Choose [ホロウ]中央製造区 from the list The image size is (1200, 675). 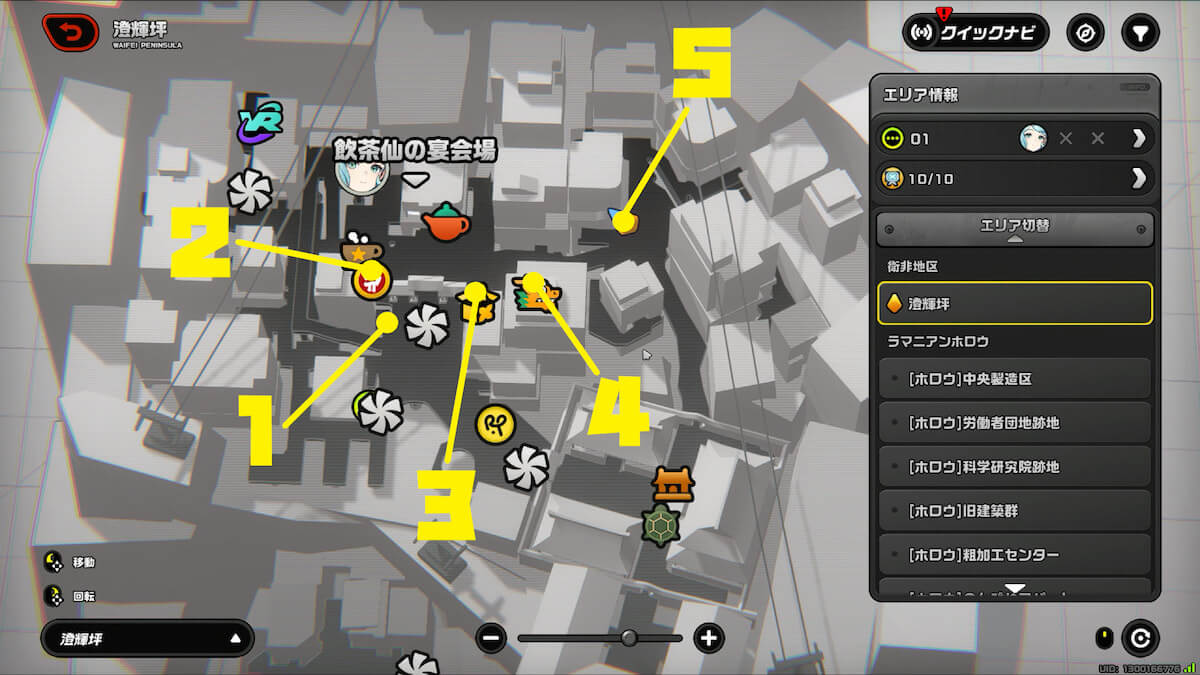(x=1014, y=380)
